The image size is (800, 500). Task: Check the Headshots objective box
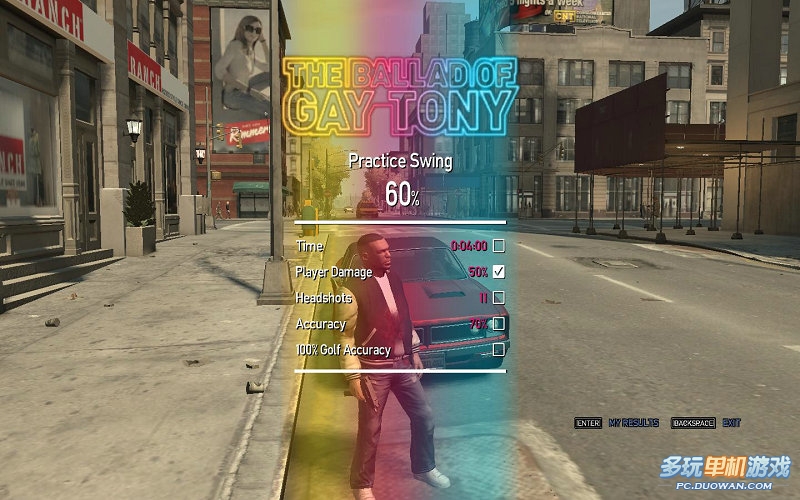pos(498,297)
